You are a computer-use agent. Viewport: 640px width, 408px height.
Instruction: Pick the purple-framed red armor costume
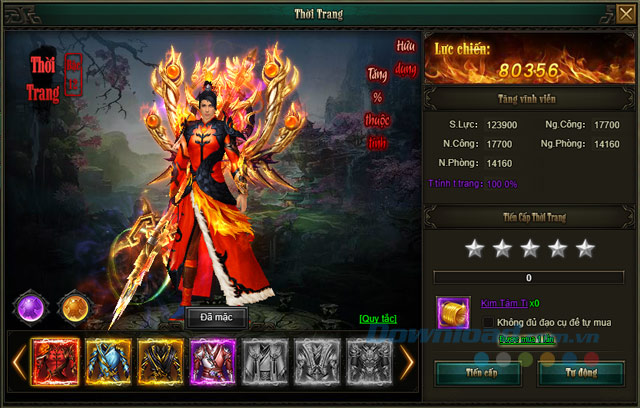tap(212, 363)
